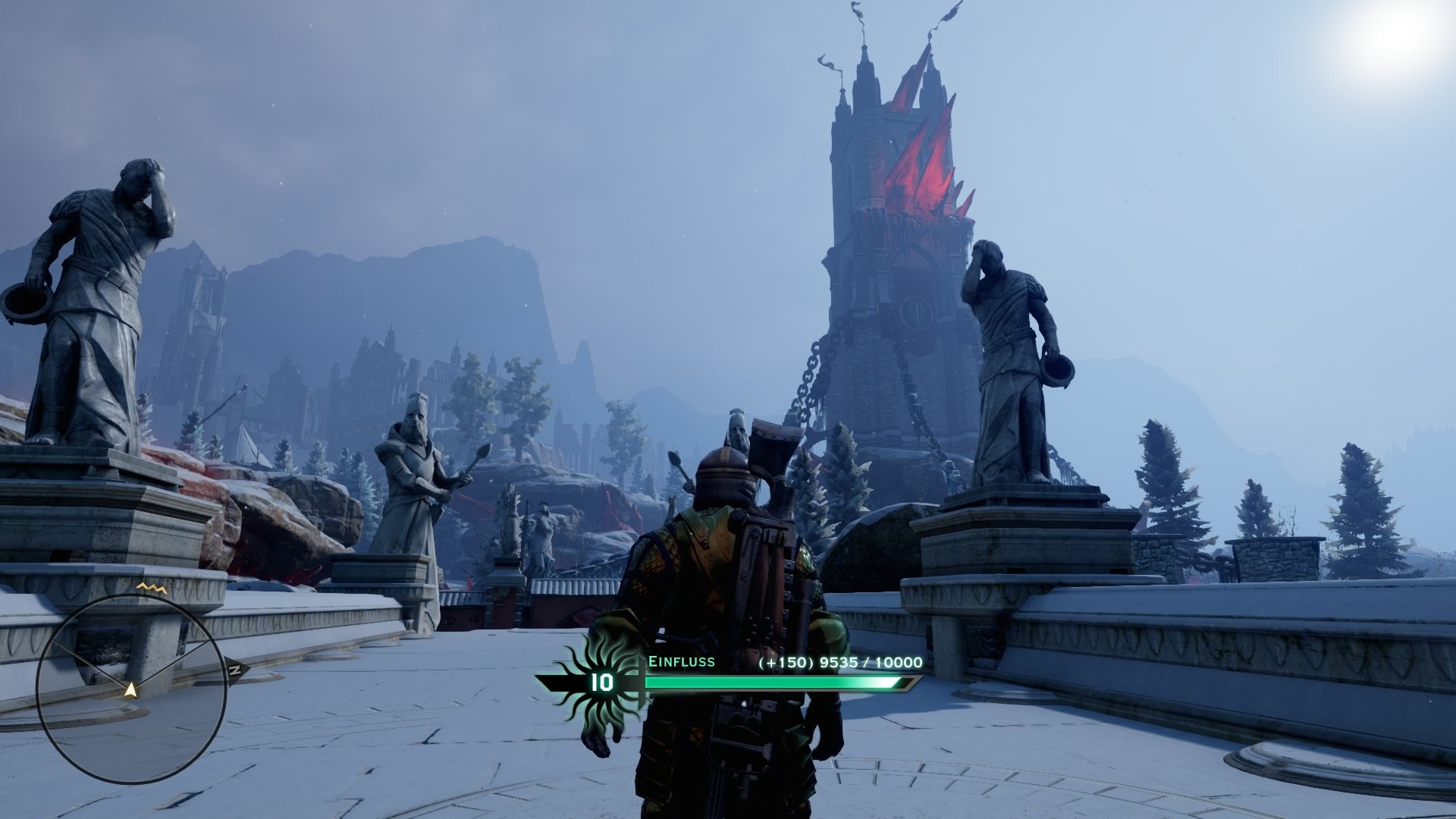Select the Einfluss label

(x=682, y=661)
